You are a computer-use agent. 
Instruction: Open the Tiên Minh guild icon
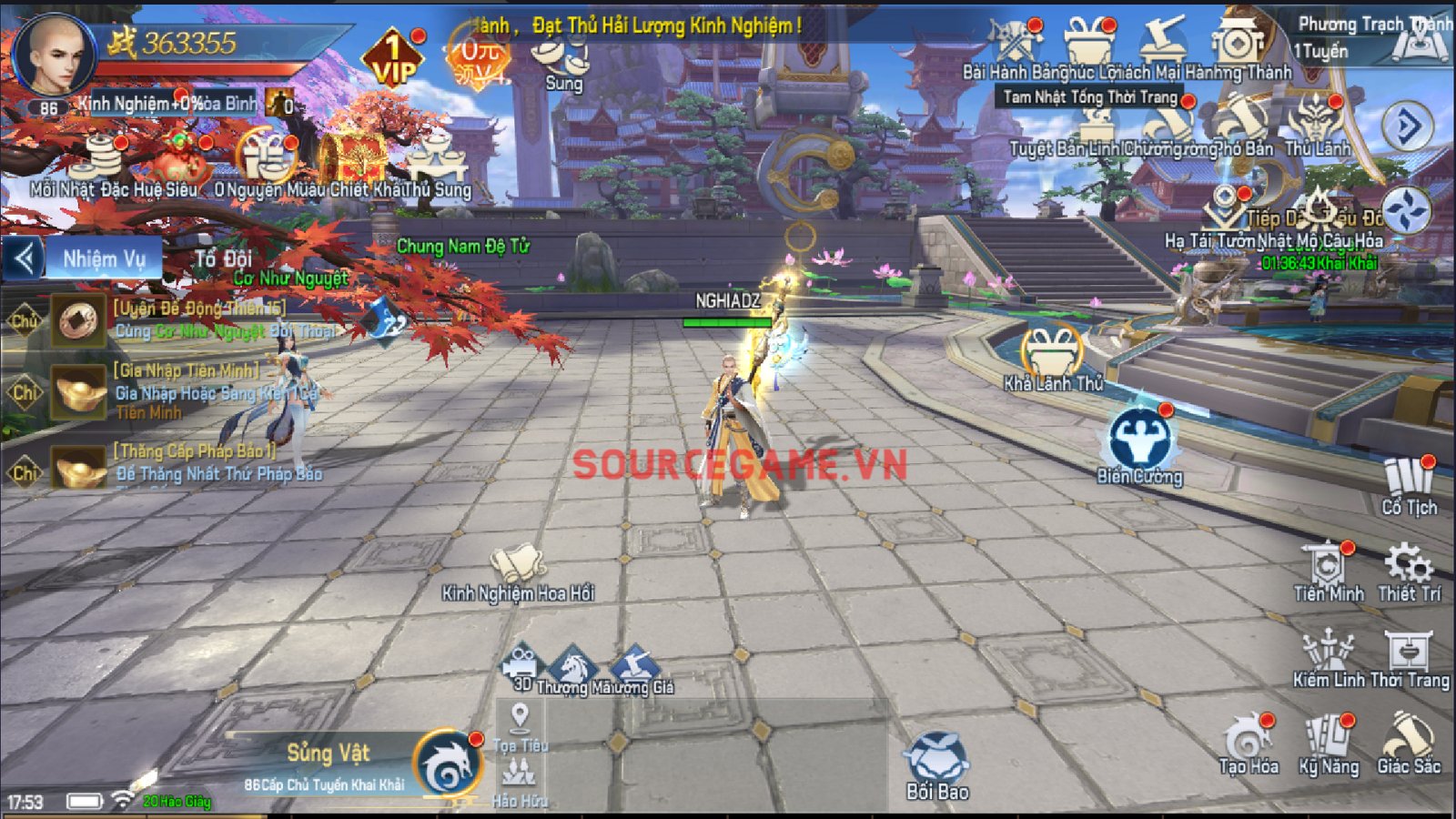pyautogui.click(x=1328, y=570)
